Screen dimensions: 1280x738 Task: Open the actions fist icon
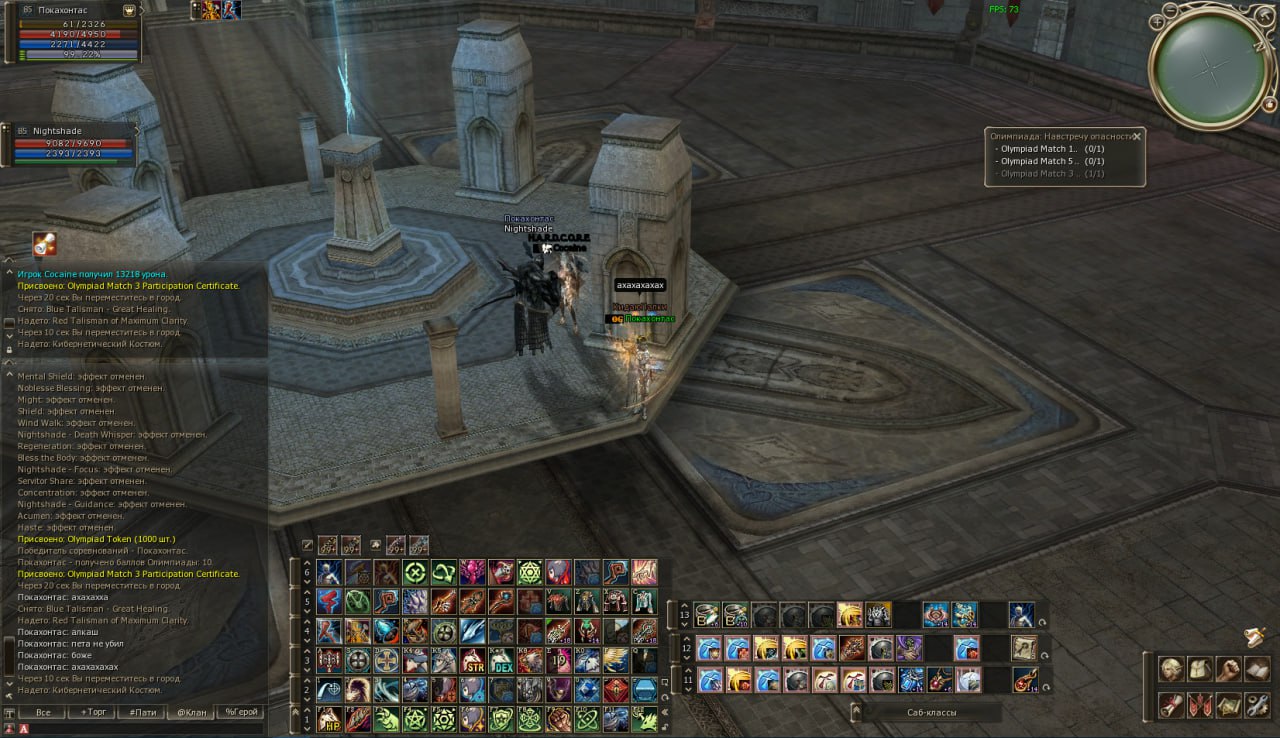pyautogui.click(x=1228, y=669)
